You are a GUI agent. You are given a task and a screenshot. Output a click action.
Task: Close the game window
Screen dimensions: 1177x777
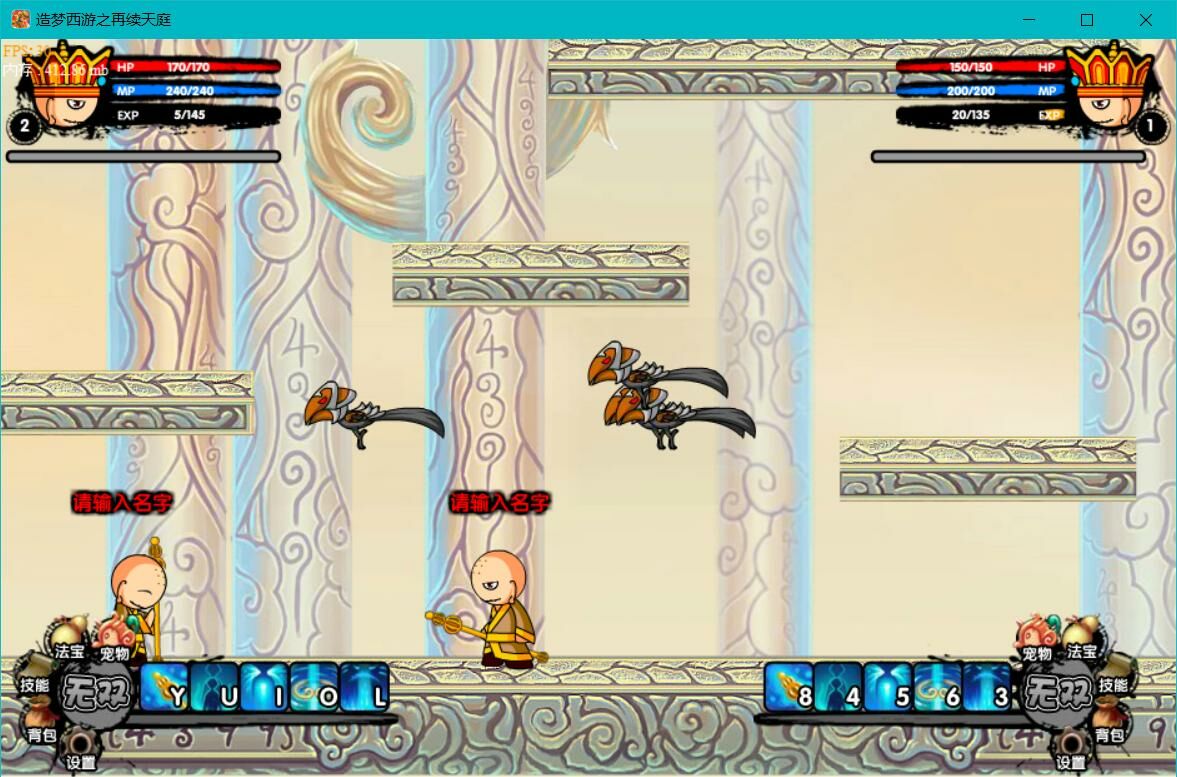point(1146,20)
